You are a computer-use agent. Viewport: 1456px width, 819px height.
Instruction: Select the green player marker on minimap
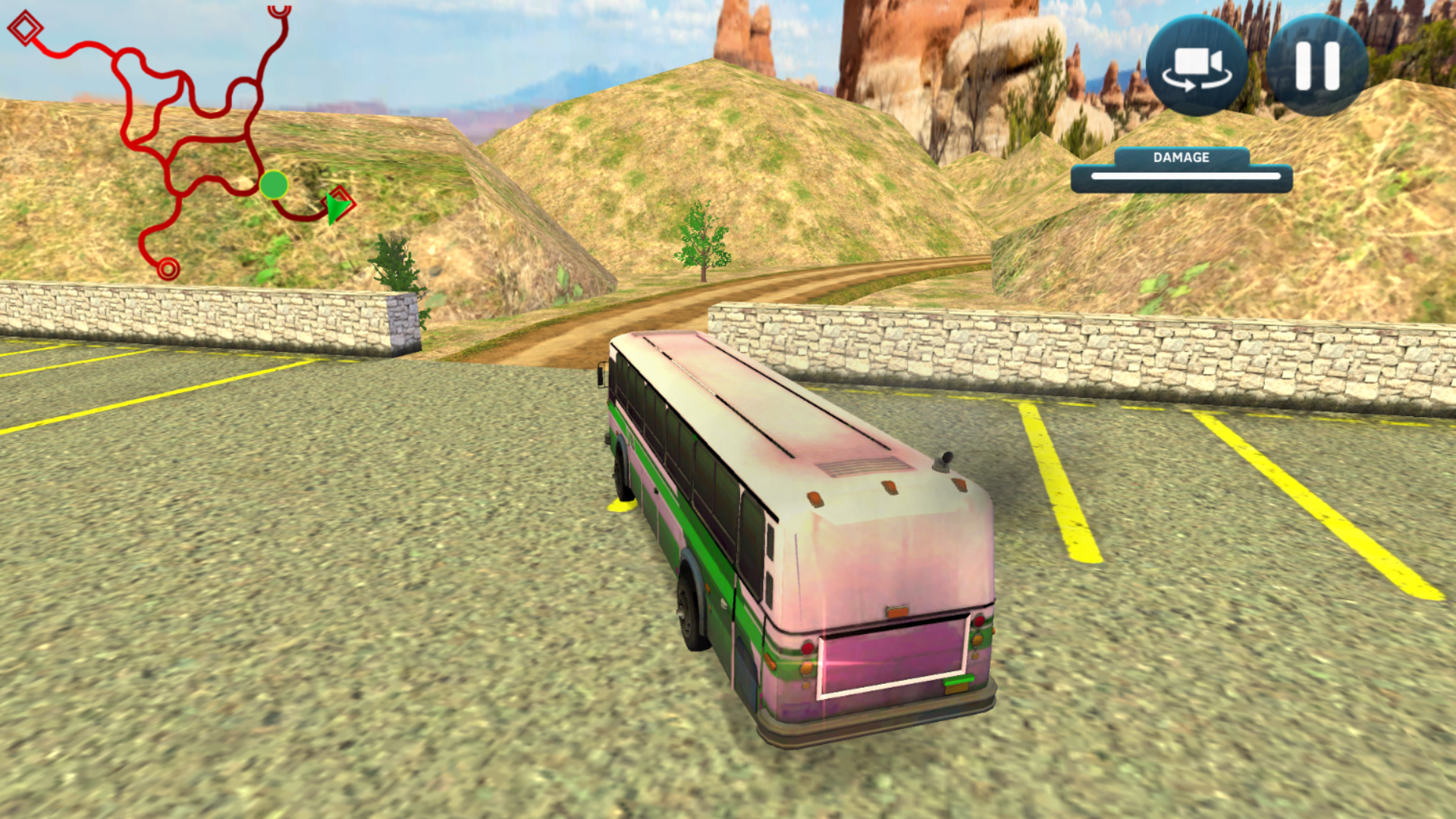[274, 184]
